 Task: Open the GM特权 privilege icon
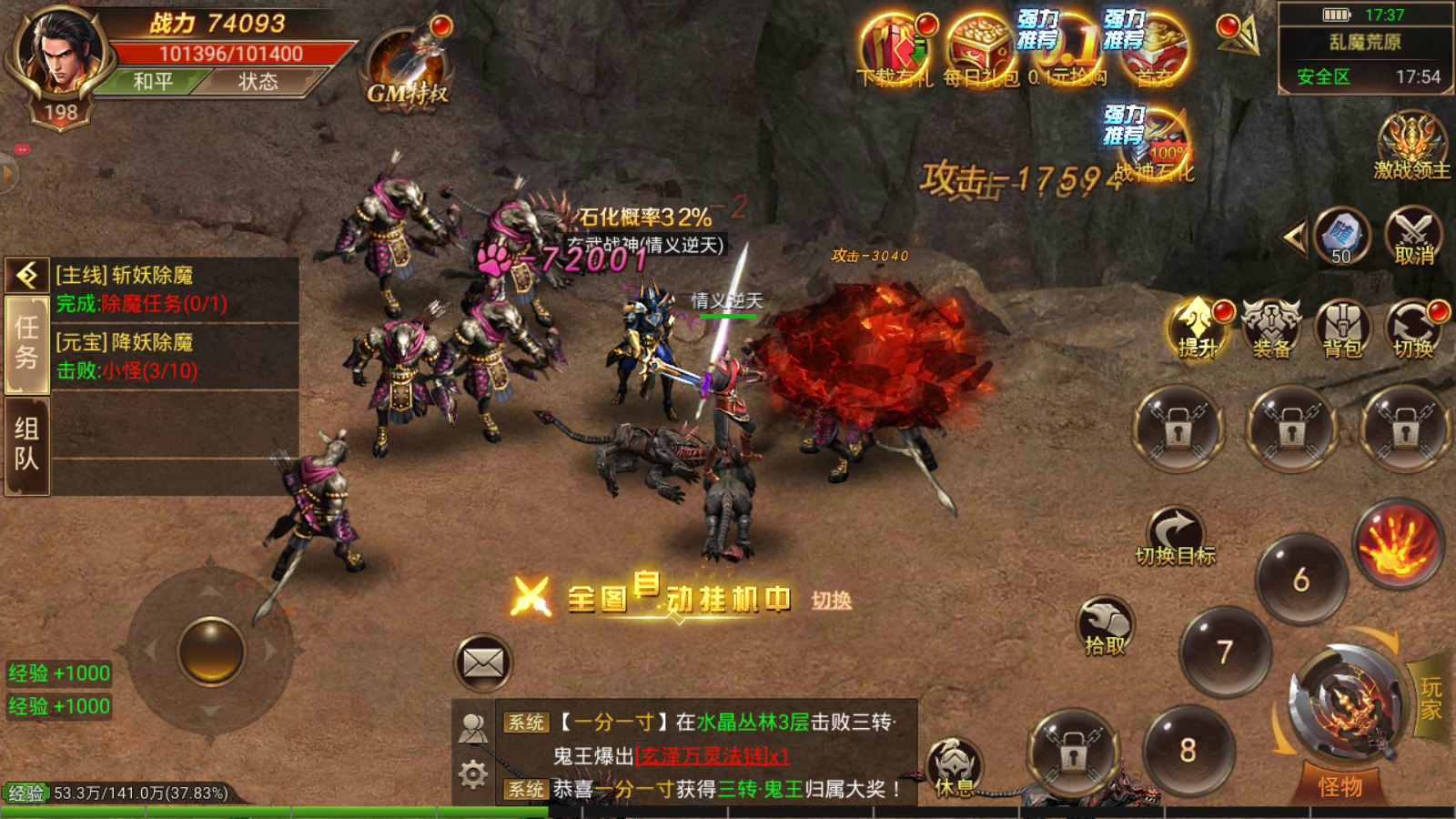point(408,68)
